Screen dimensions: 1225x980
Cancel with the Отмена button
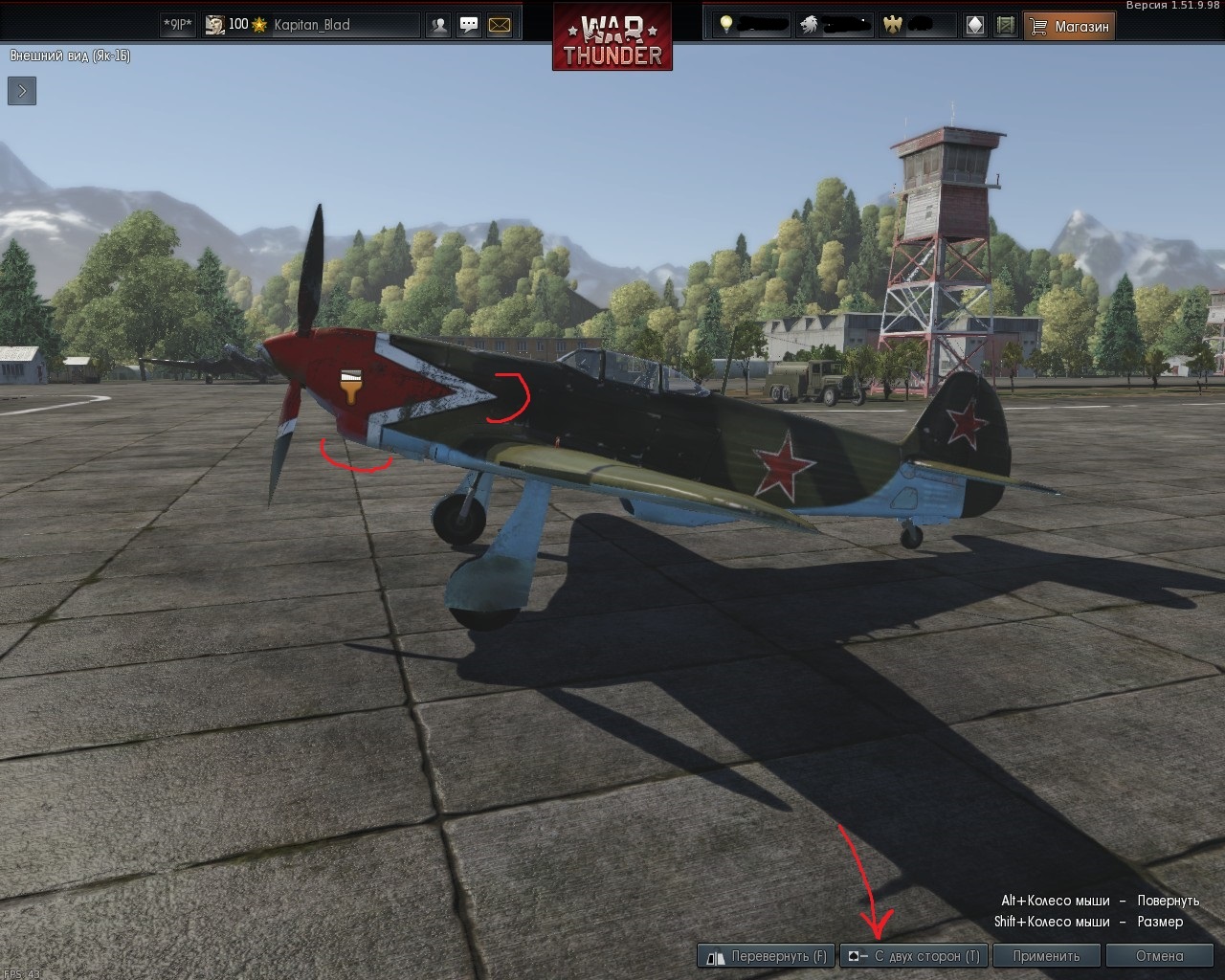click(1159, 955)
